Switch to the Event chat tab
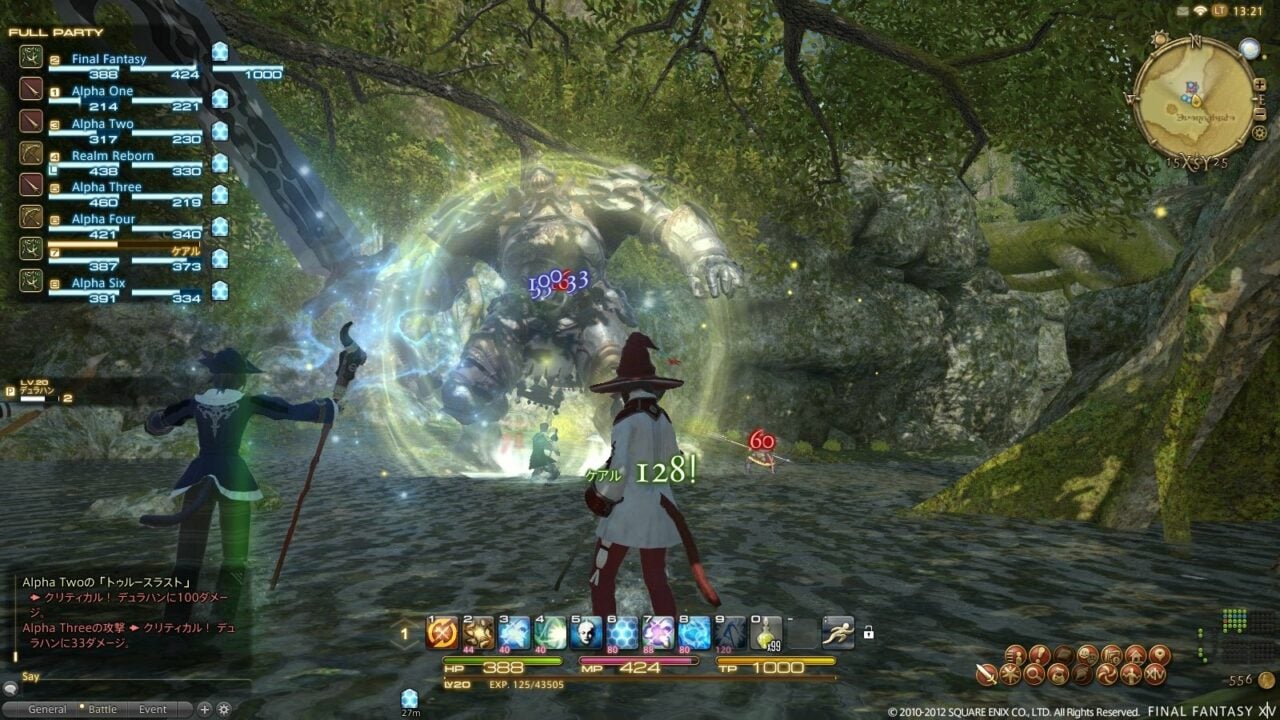 (x=153, y=708)
